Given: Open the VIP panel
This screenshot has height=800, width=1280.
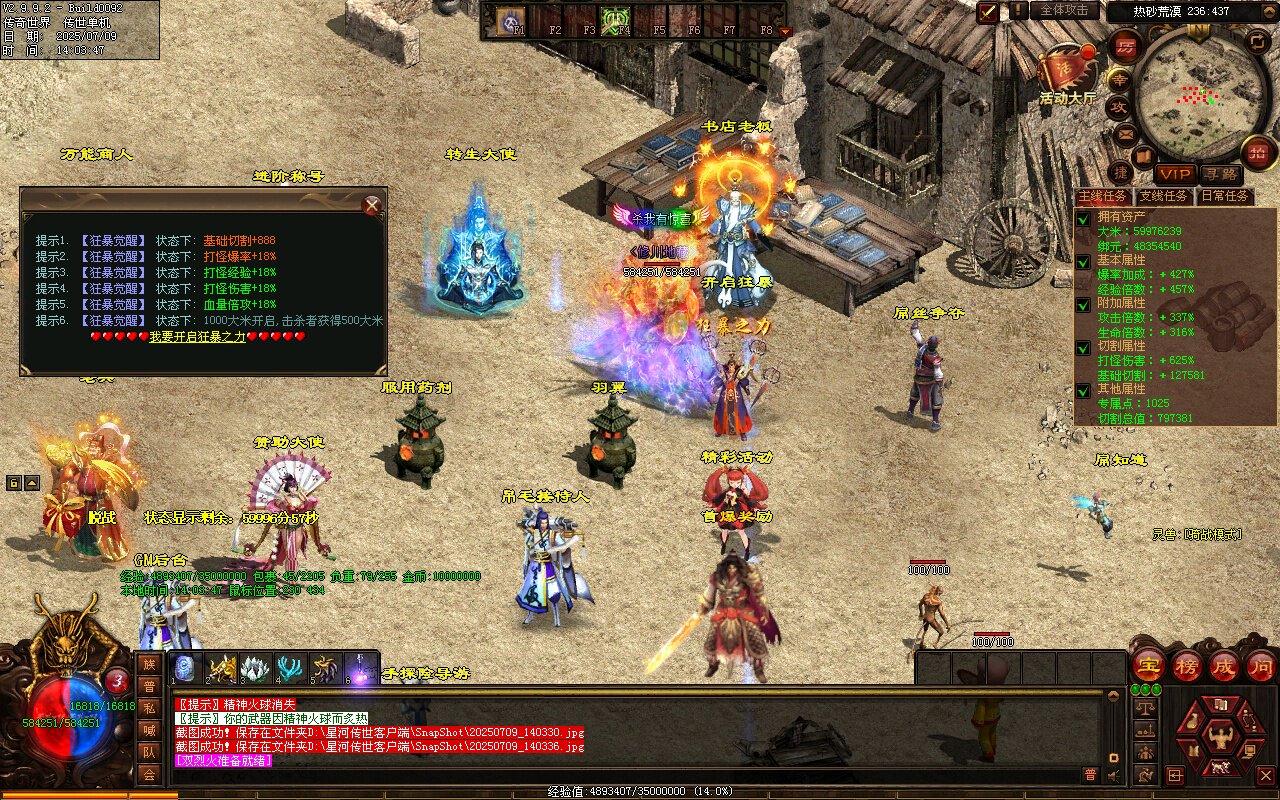Looking at the screenshot, I should [1175, 174].
